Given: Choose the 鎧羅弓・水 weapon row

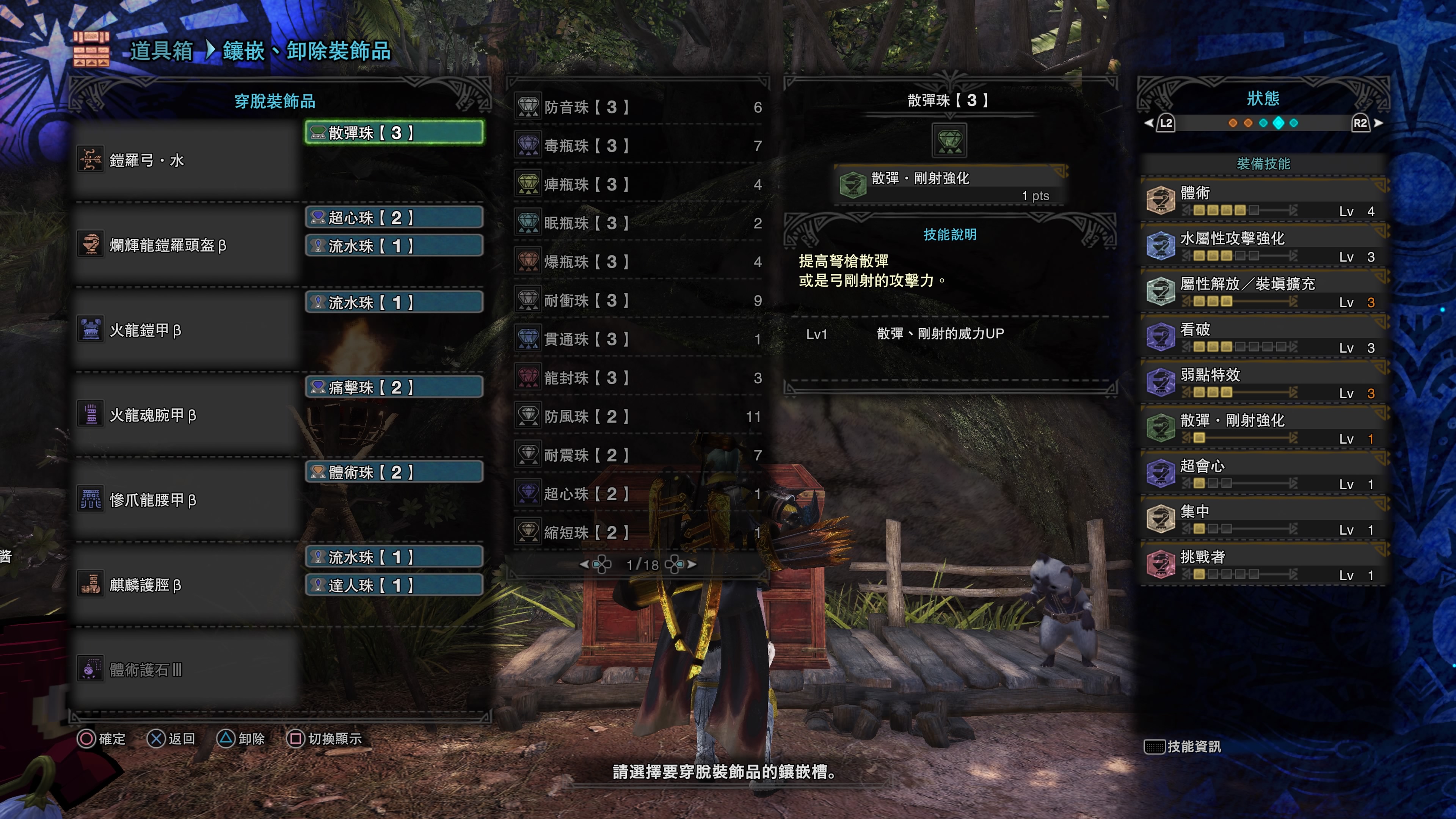Looking at the screenshot, I should tap(187, 160).
